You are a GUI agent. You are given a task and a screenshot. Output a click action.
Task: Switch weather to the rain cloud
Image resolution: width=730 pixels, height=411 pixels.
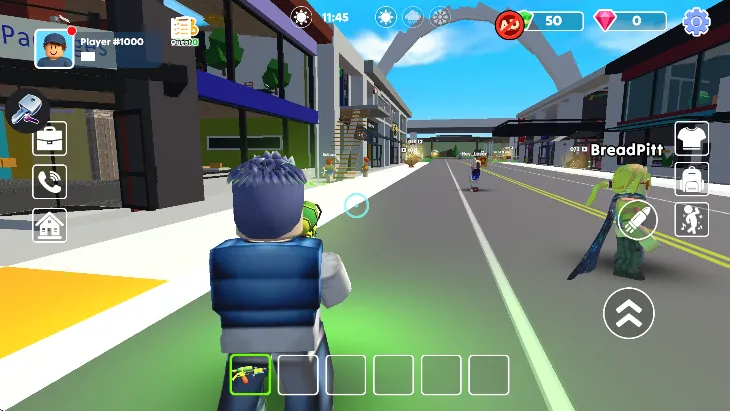pyautogui.click(x=412, y=17)
